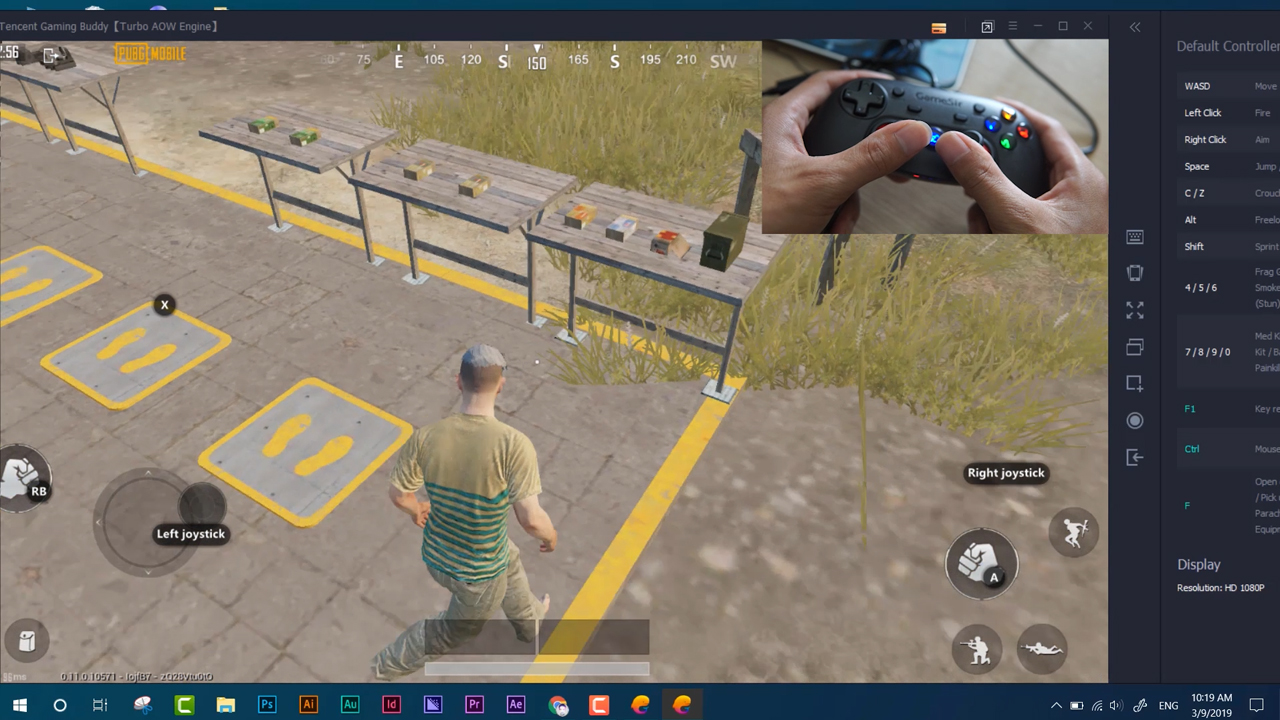This screenshot has height=720, width=1280.
Task: Toggle prone with the prone HUD button
Action: [1042, 648]
